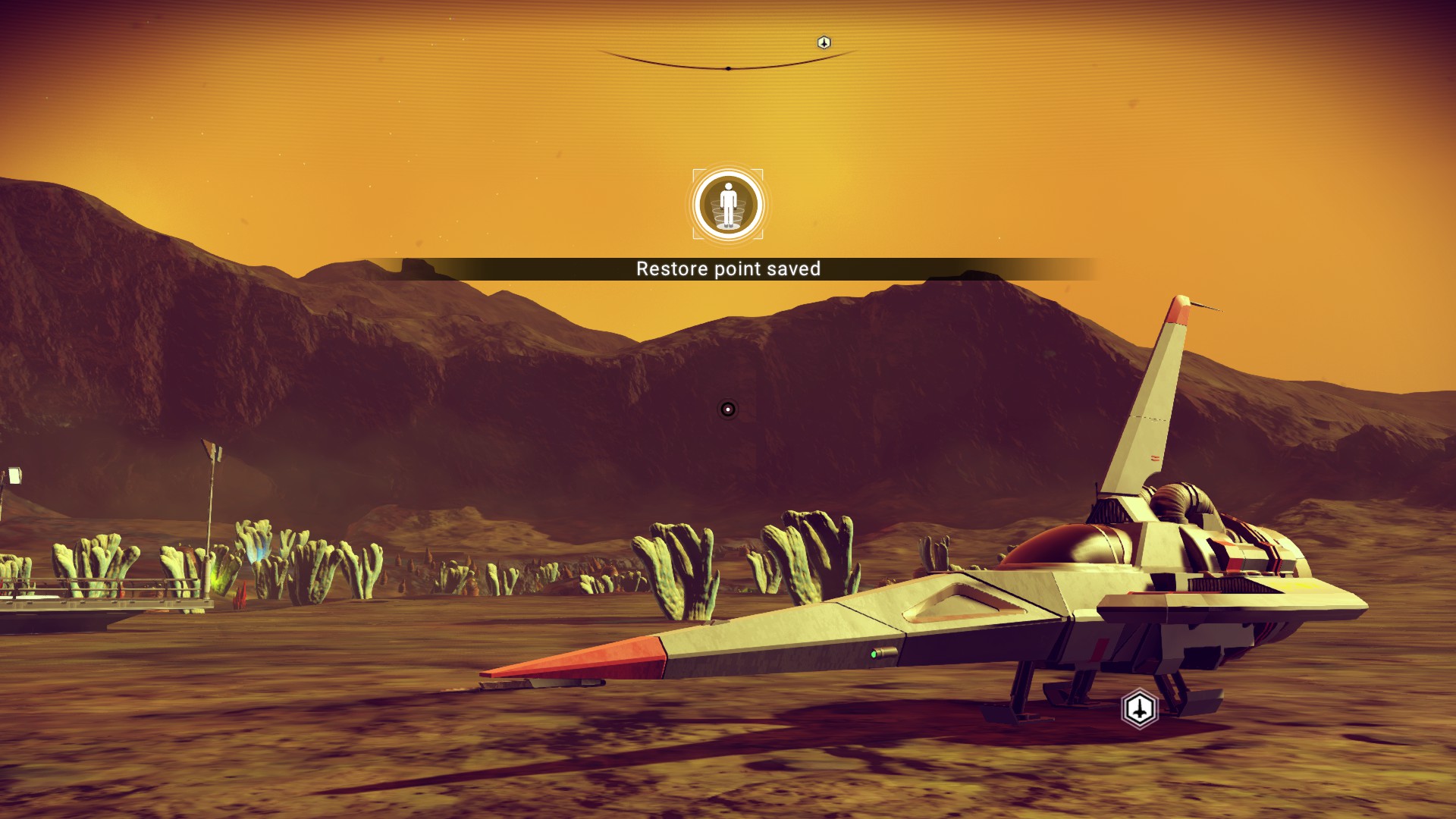The image size is (1456, 819).
Task: Click the curved compass bar
Action: coord(728,66)
